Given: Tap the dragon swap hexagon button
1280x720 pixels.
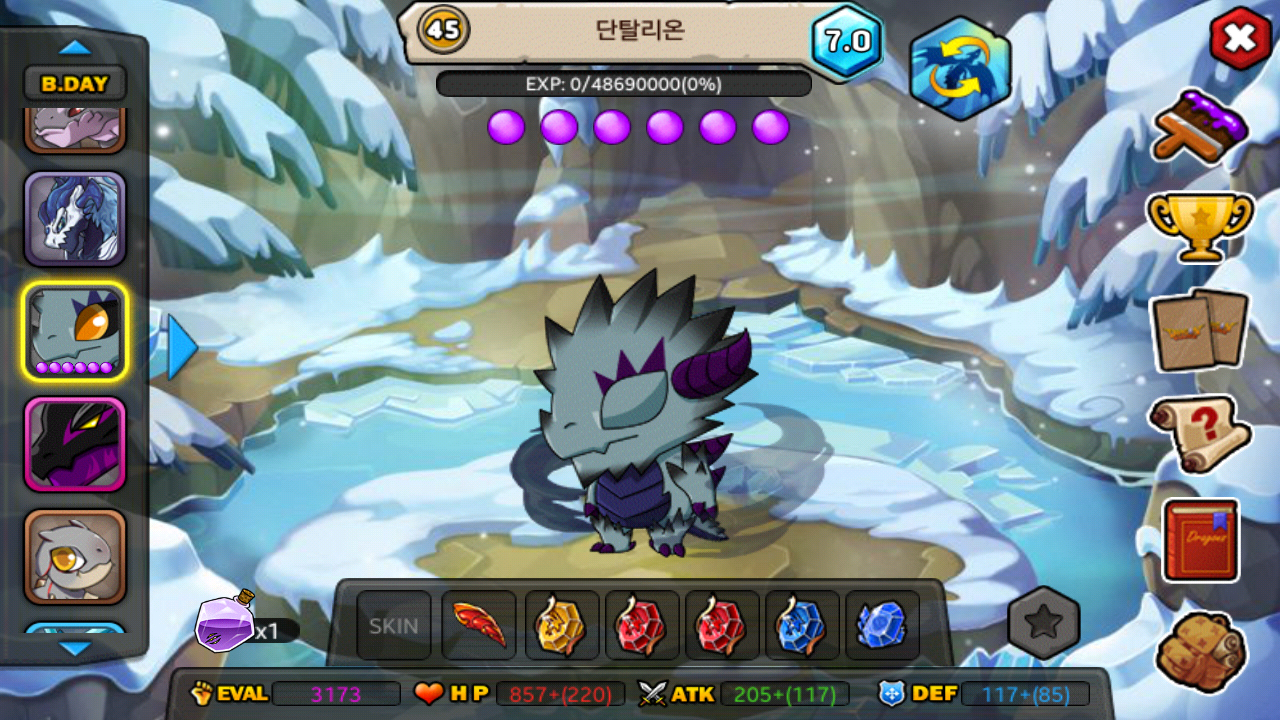Looking at the screenshot, I should coord(959,68).
